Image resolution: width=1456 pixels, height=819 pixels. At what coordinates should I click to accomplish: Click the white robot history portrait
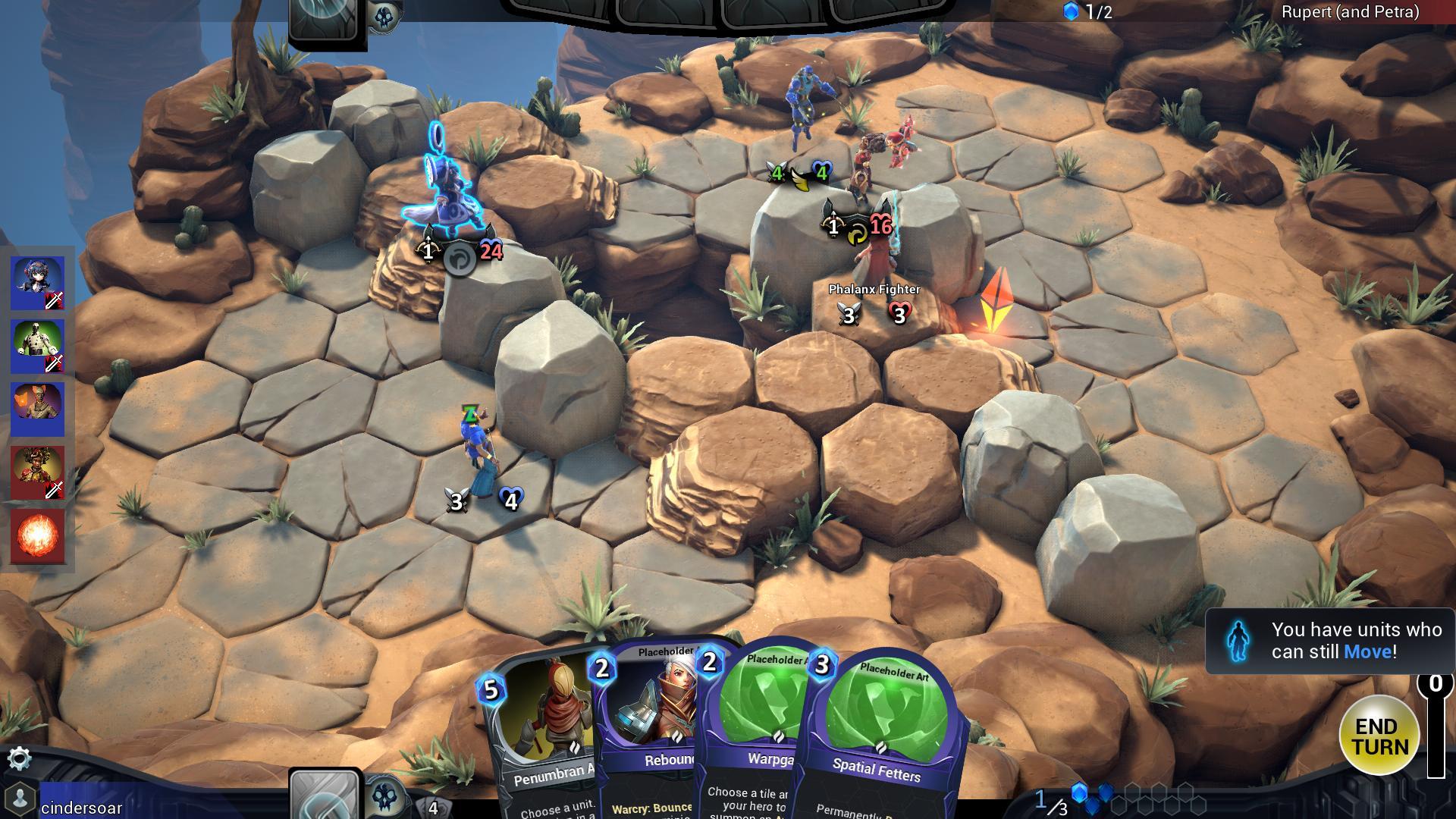(38, 347)
